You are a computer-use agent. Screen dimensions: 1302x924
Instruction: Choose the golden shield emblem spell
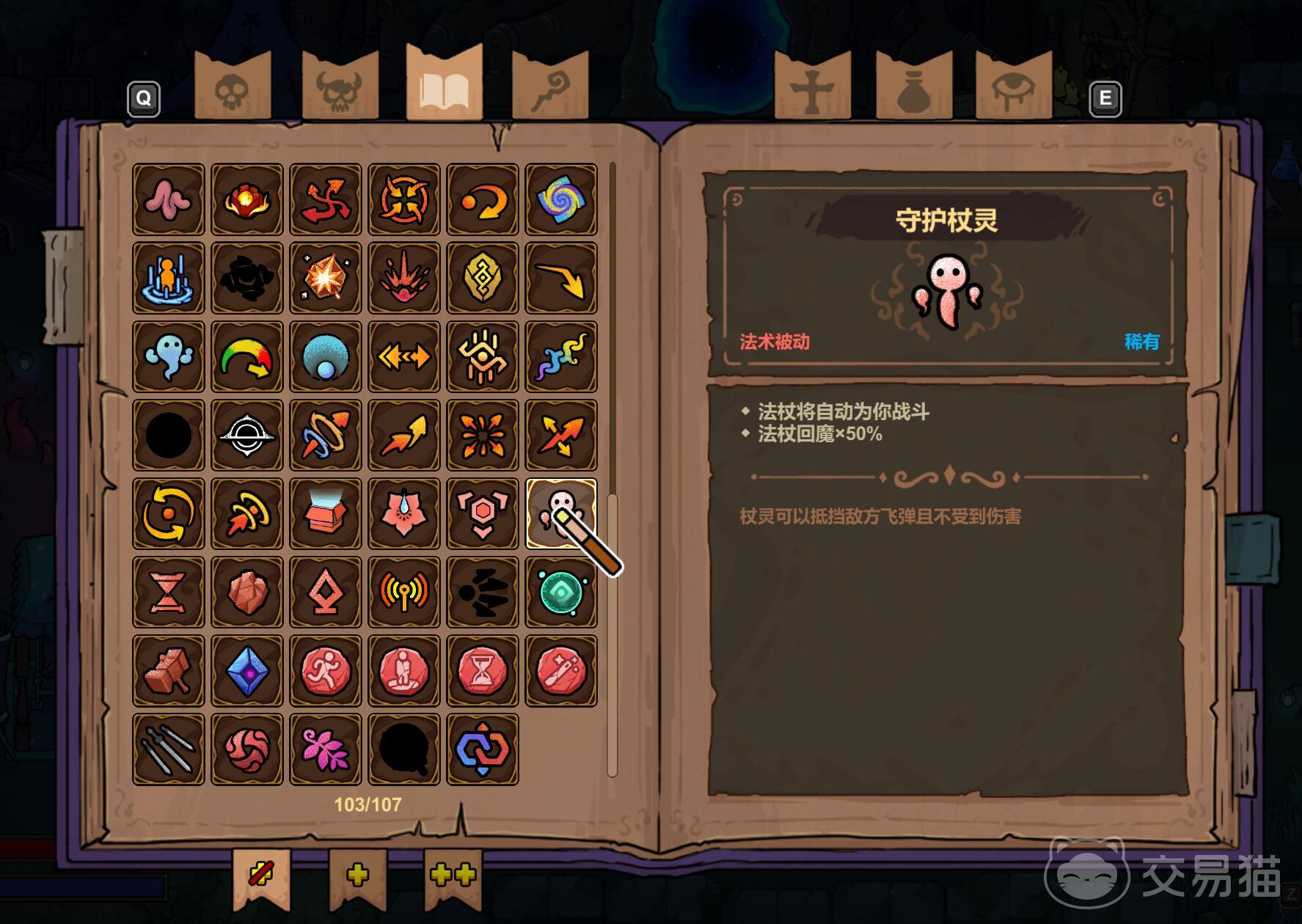(483, 278)
